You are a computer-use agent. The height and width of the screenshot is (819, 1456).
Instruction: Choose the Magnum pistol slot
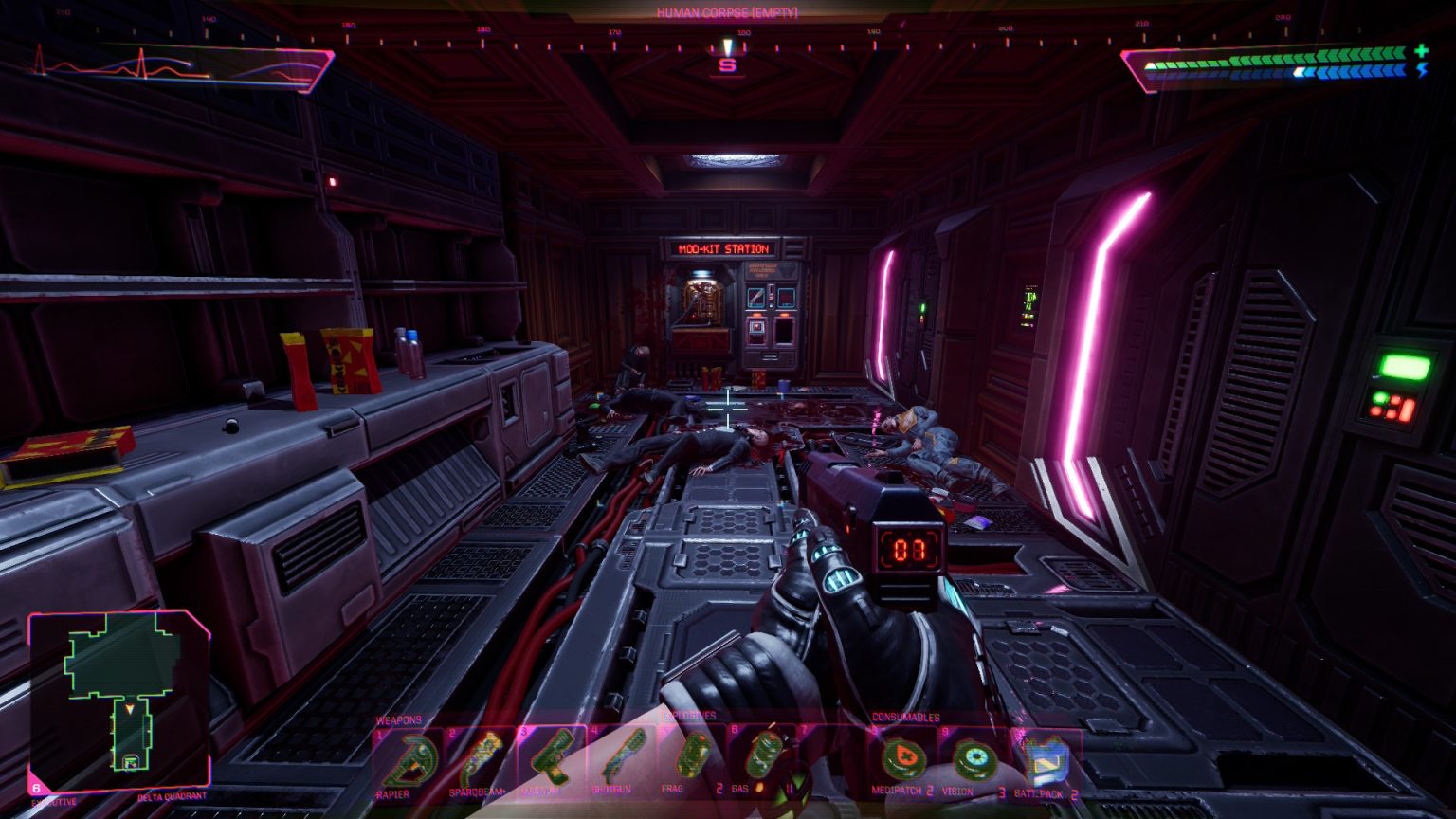click(550, 758)
